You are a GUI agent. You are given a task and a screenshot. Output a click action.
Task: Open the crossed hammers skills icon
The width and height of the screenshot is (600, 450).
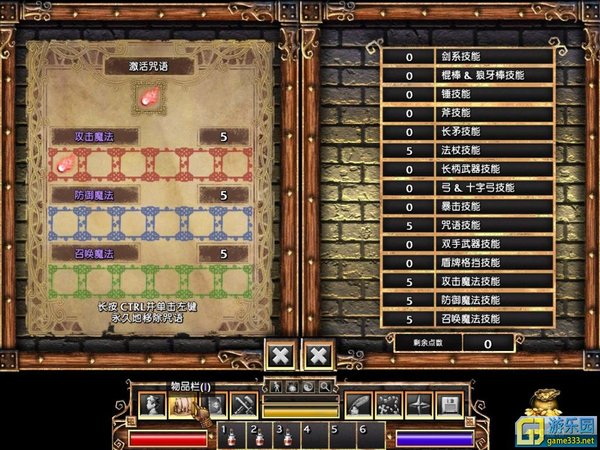point(245,405)
